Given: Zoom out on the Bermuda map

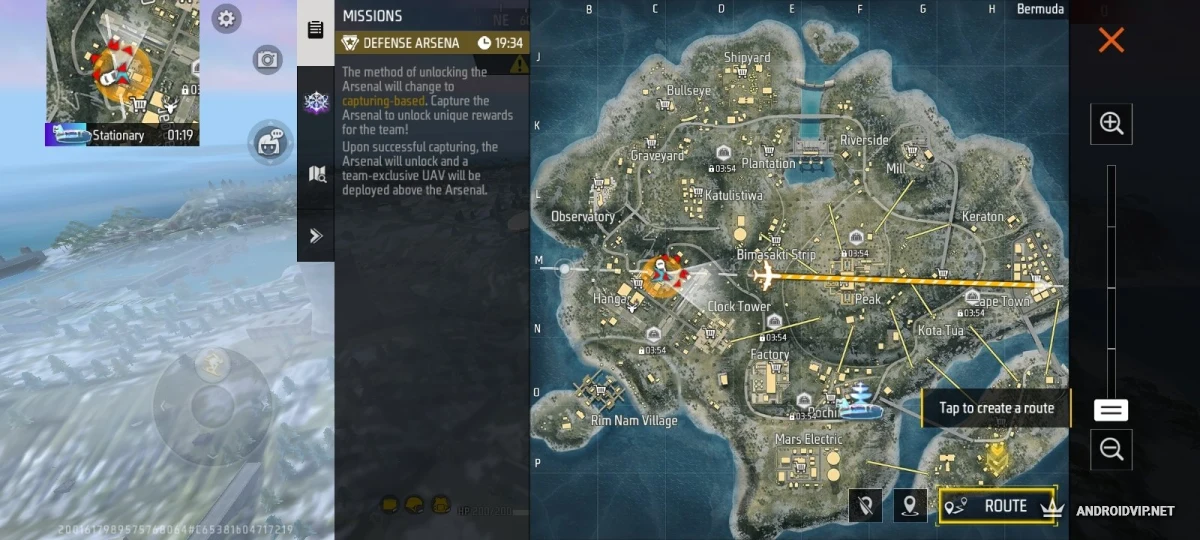Looking at the screenshot, I should tap(1111, 449).
